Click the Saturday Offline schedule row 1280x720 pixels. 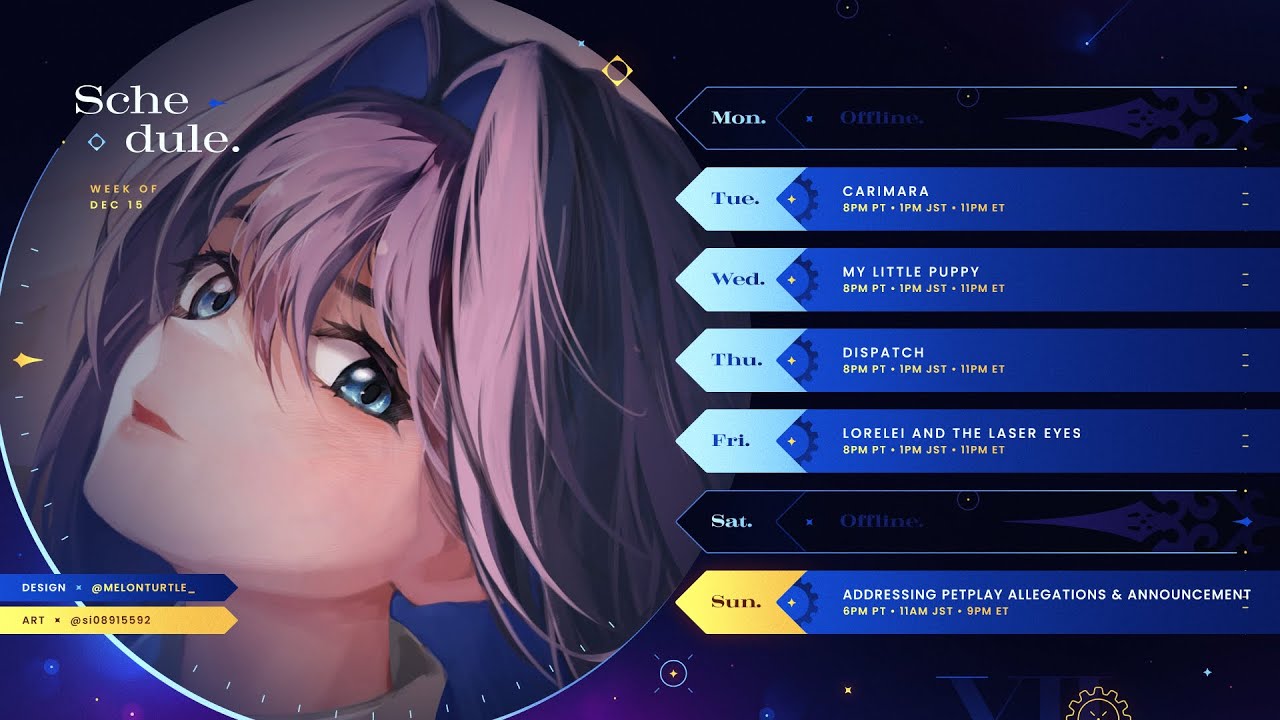click(960, 522)
